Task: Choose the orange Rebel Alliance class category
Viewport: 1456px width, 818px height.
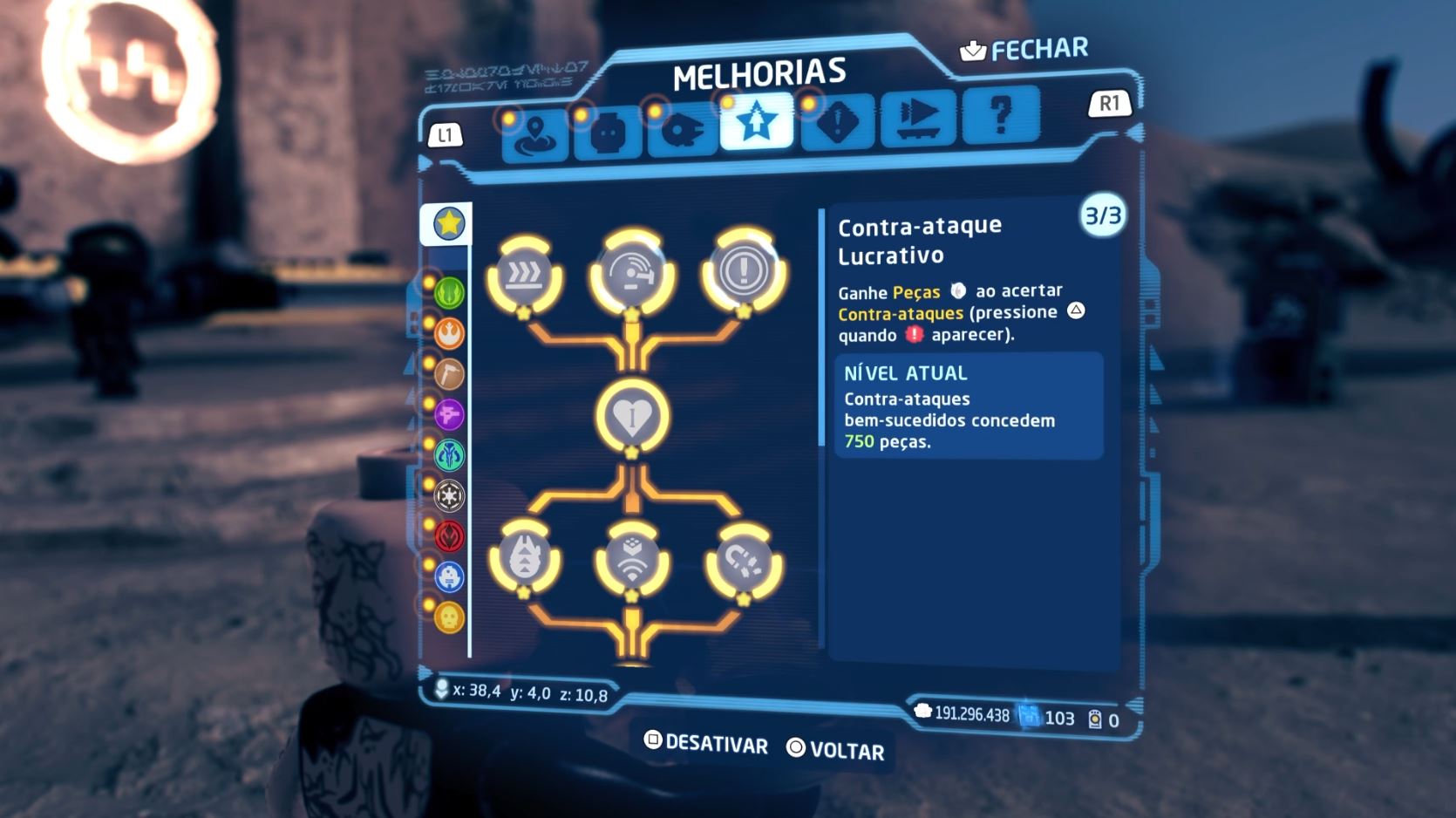Action: click(x=449, y=333)
